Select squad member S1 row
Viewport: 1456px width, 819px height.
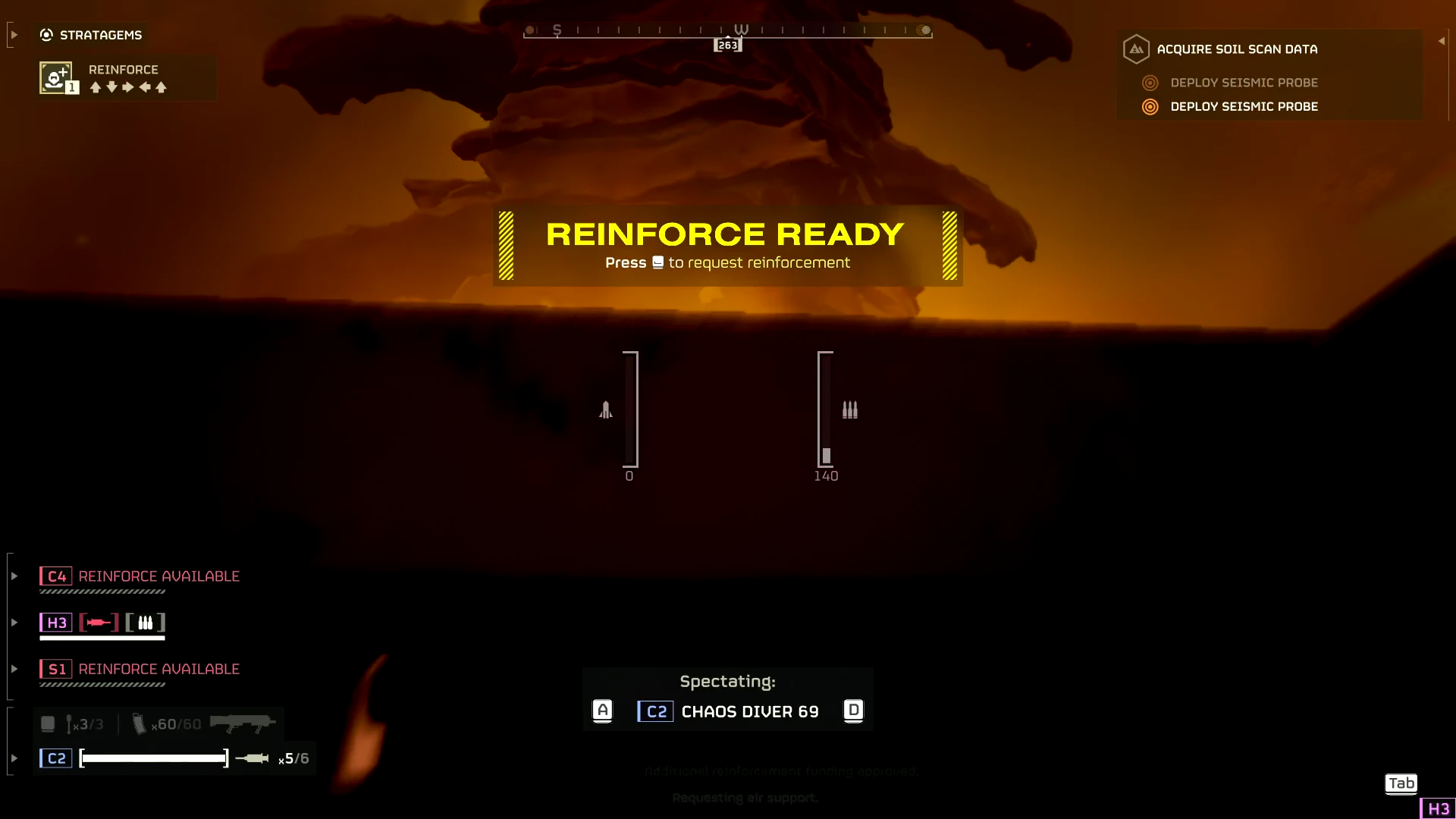(140, 670)
